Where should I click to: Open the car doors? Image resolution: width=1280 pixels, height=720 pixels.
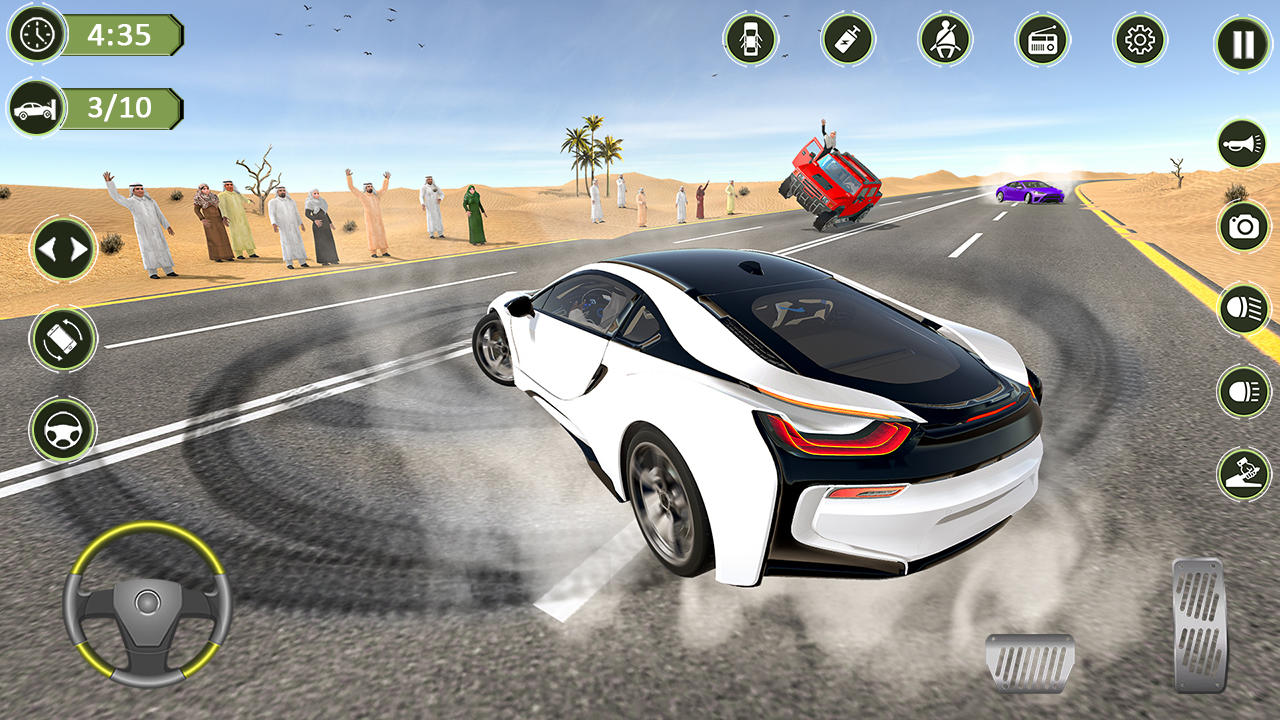point(750,40)
